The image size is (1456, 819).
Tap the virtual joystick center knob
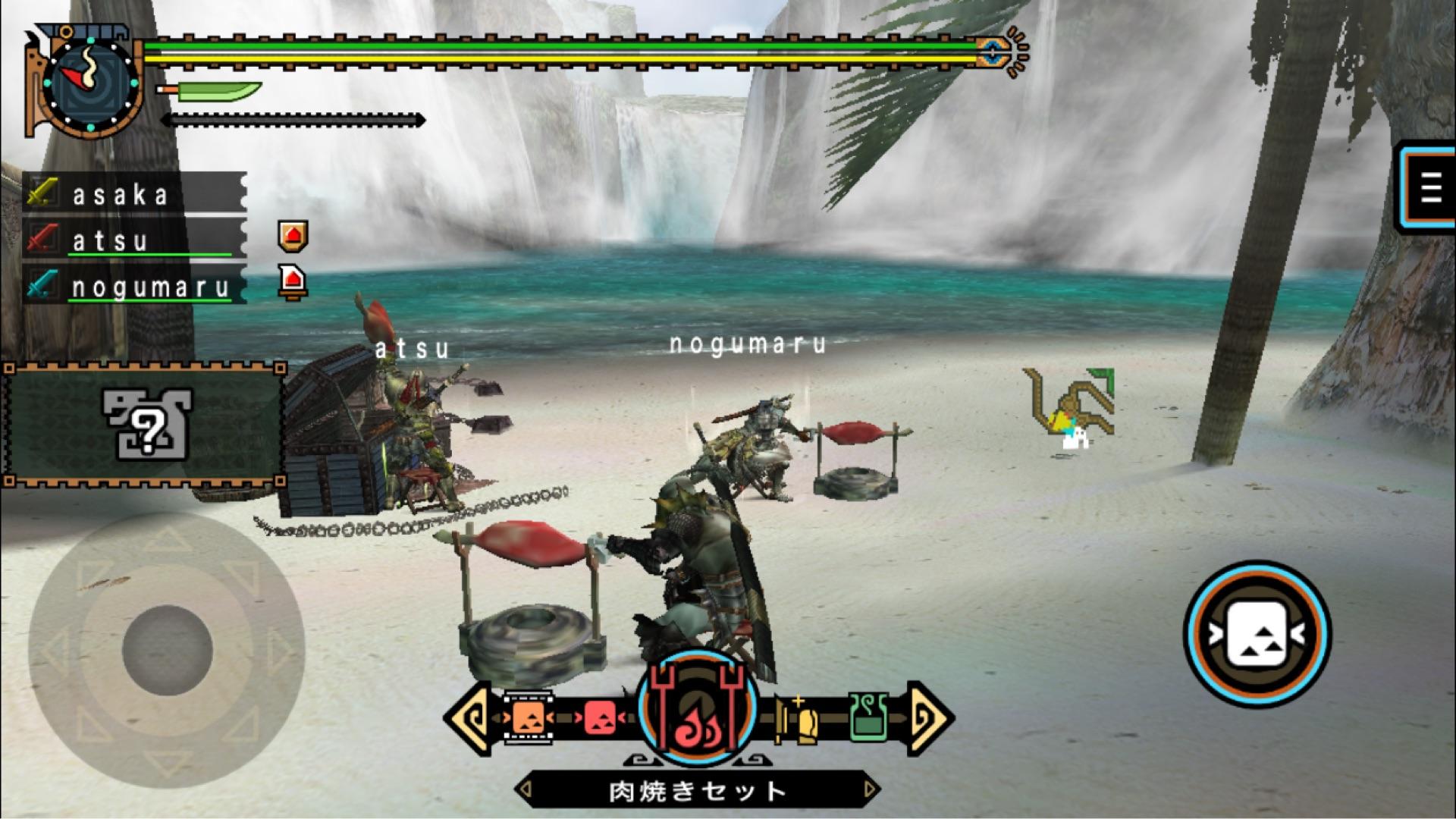[x=167, y=650]
